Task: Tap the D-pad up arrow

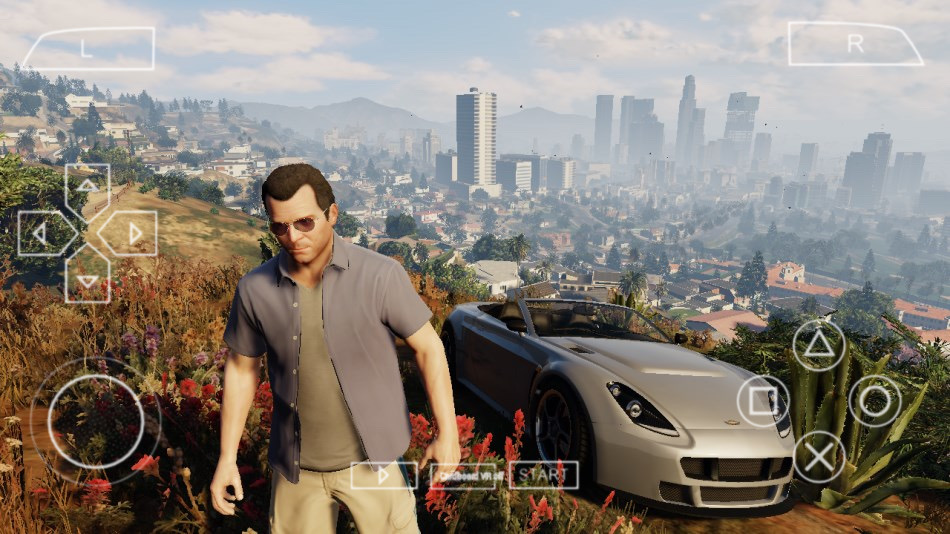Action: 88,185
